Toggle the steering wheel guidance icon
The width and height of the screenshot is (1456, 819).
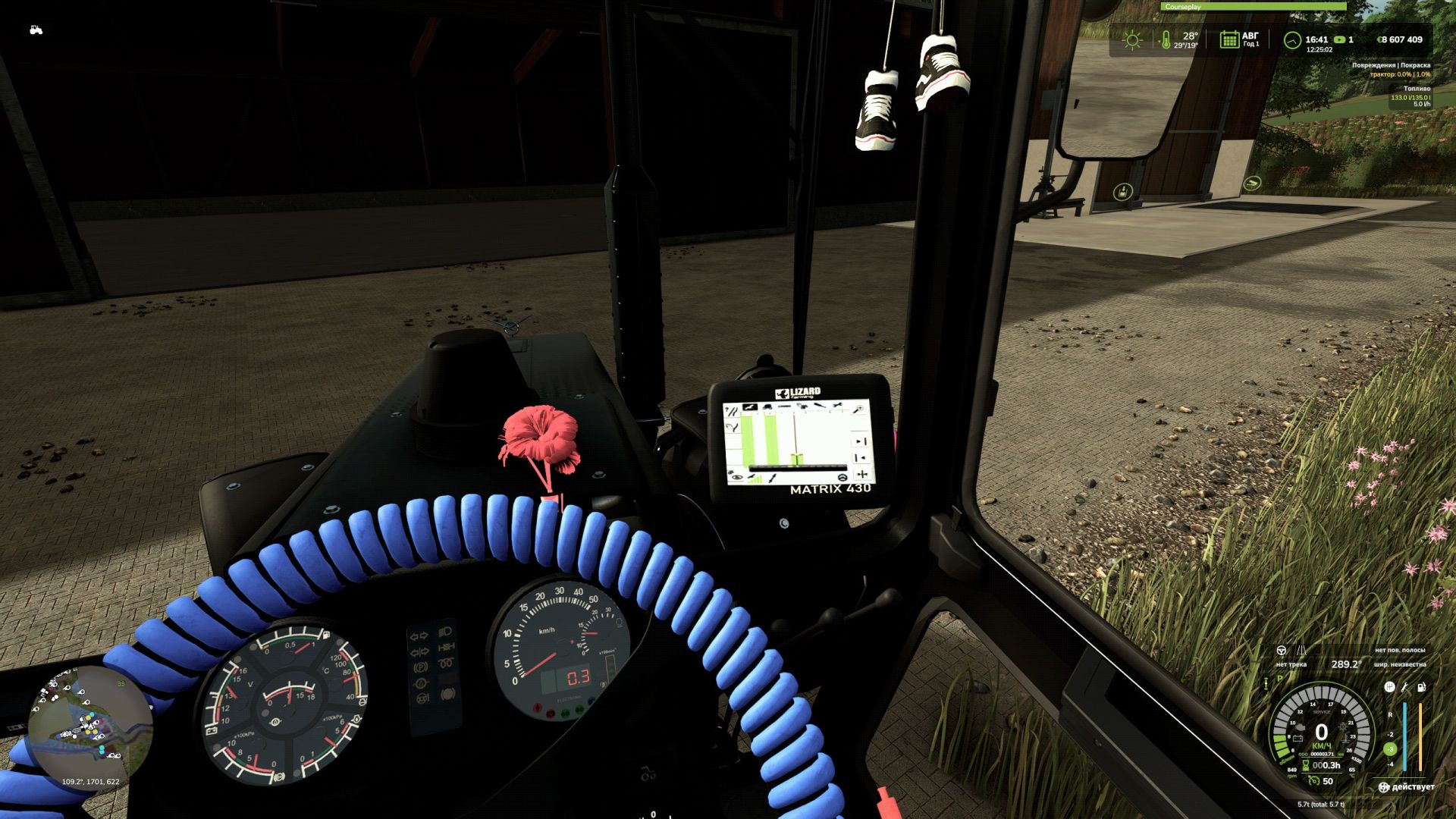(x=1281, y=651)
